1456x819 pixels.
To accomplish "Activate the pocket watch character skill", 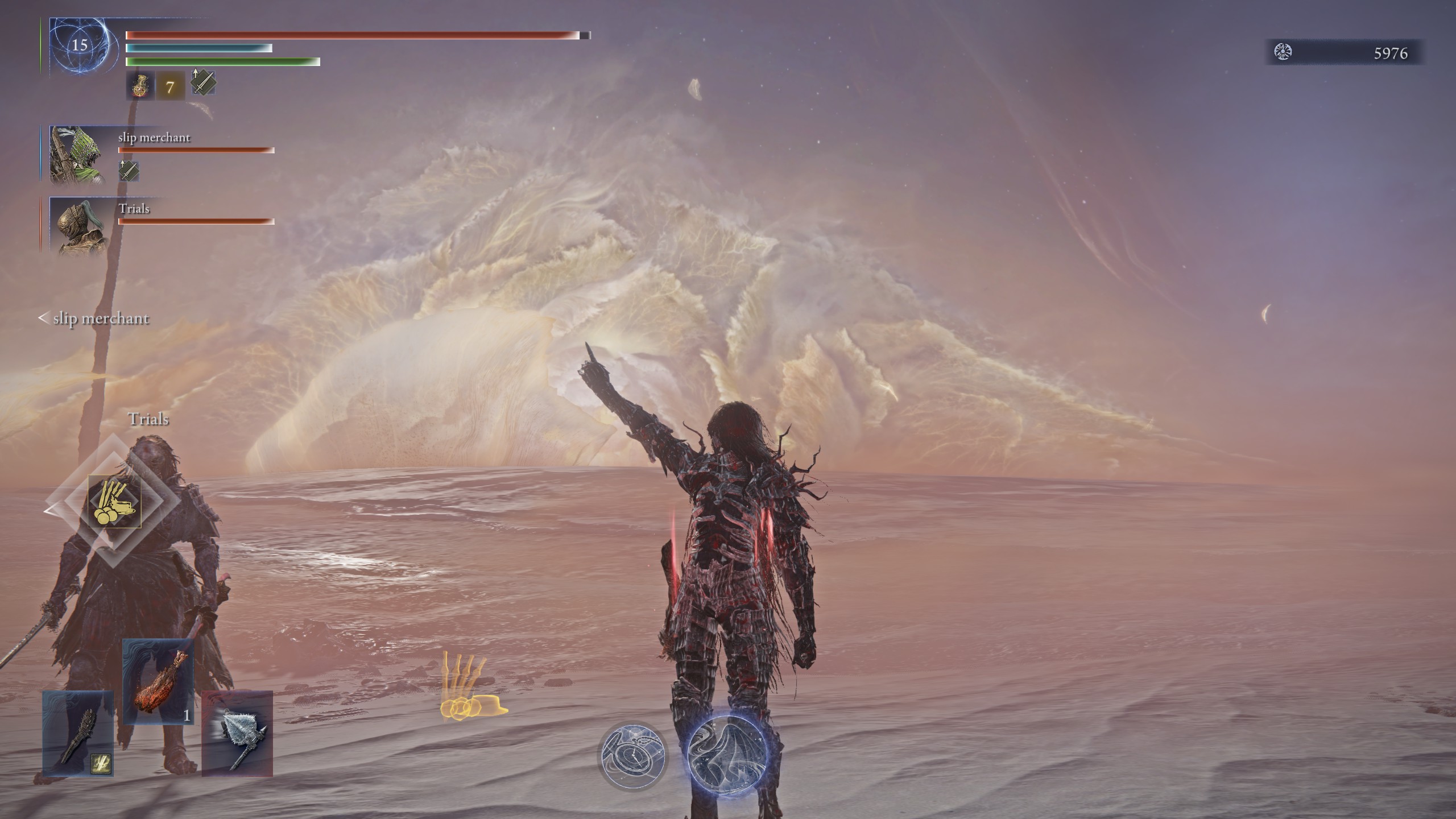I will point(632,756).
